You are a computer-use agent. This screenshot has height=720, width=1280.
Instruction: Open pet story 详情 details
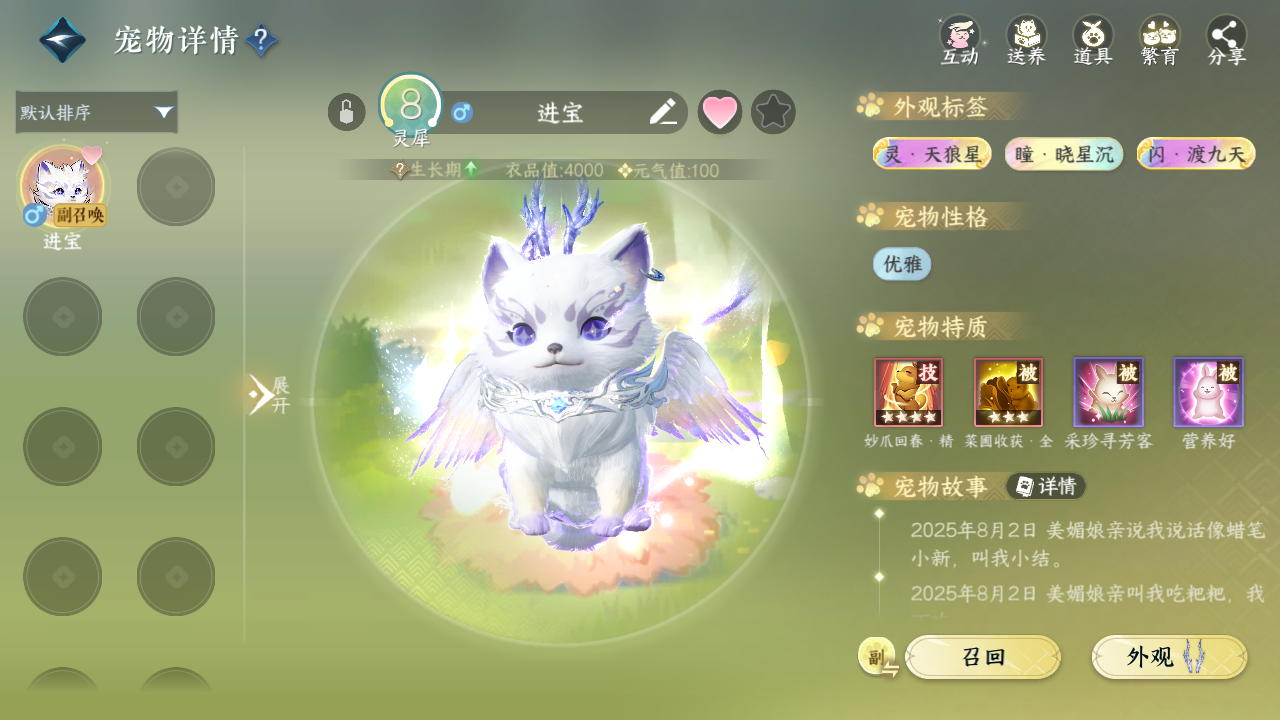click(1046, 486)
